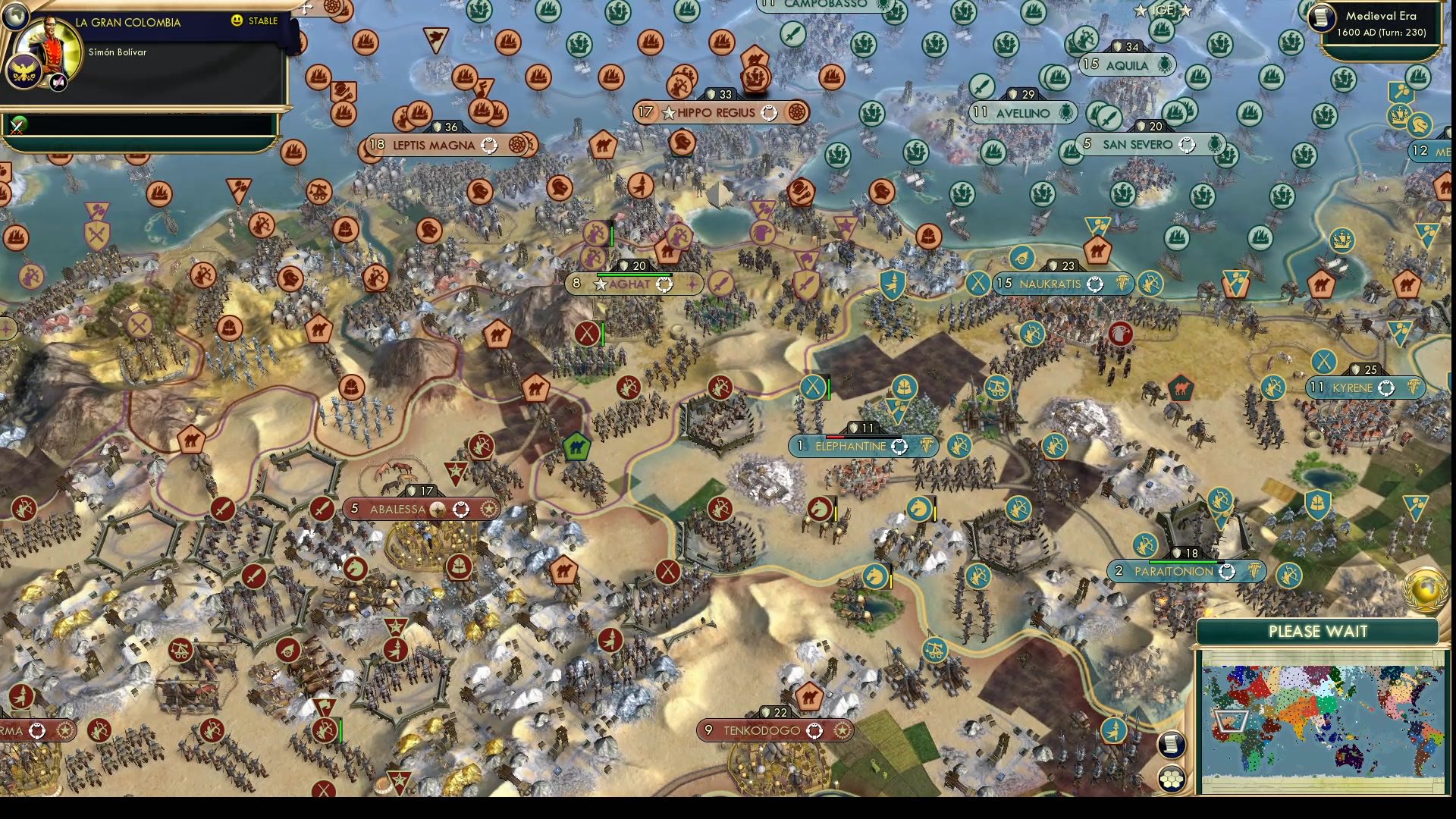Toggle the hex grid button above the minimap
This screenshot has height=819, width=1456.
pos(1172,779)
